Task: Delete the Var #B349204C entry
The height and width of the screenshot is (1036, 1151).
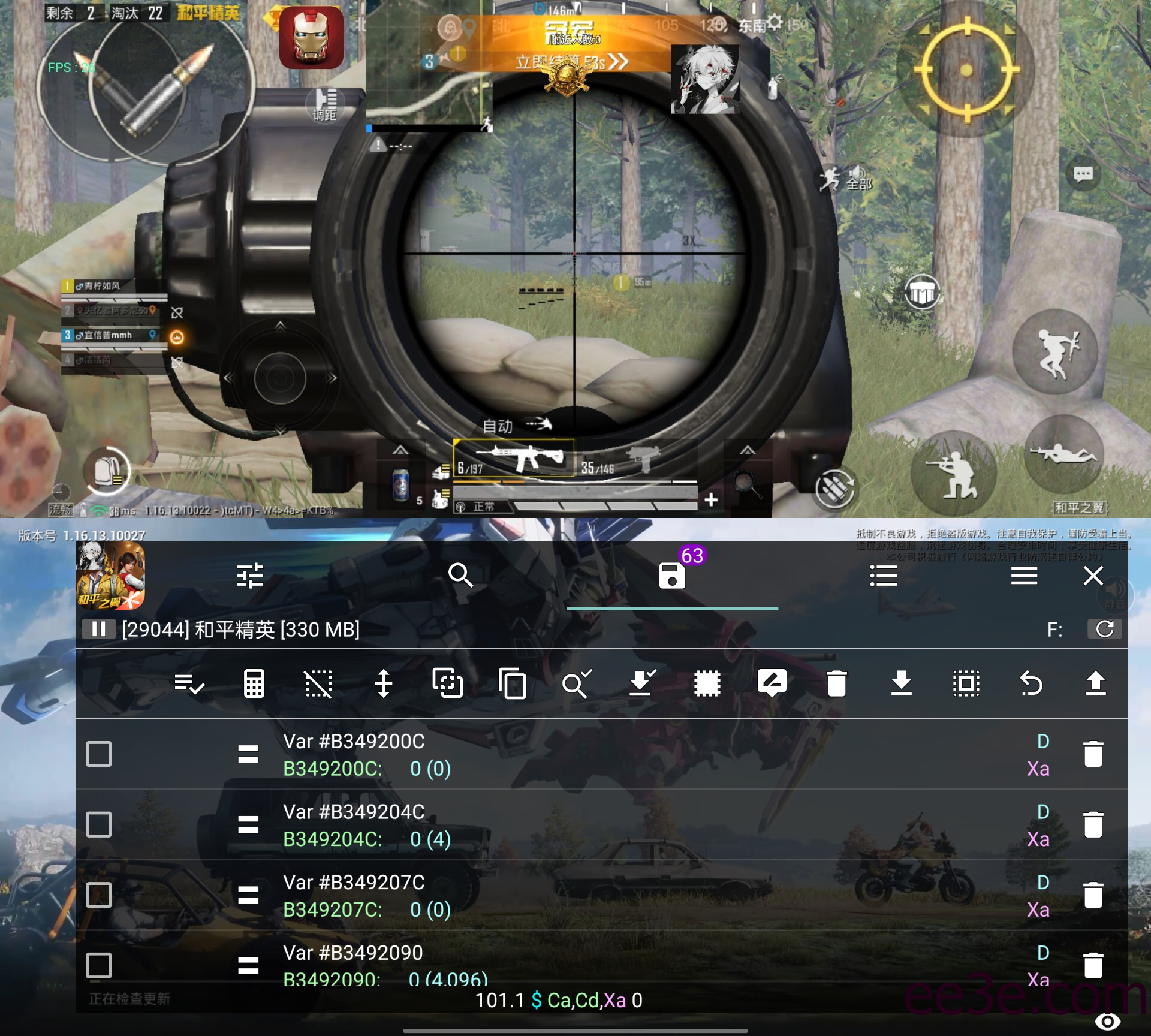Action: point(1093,825)
